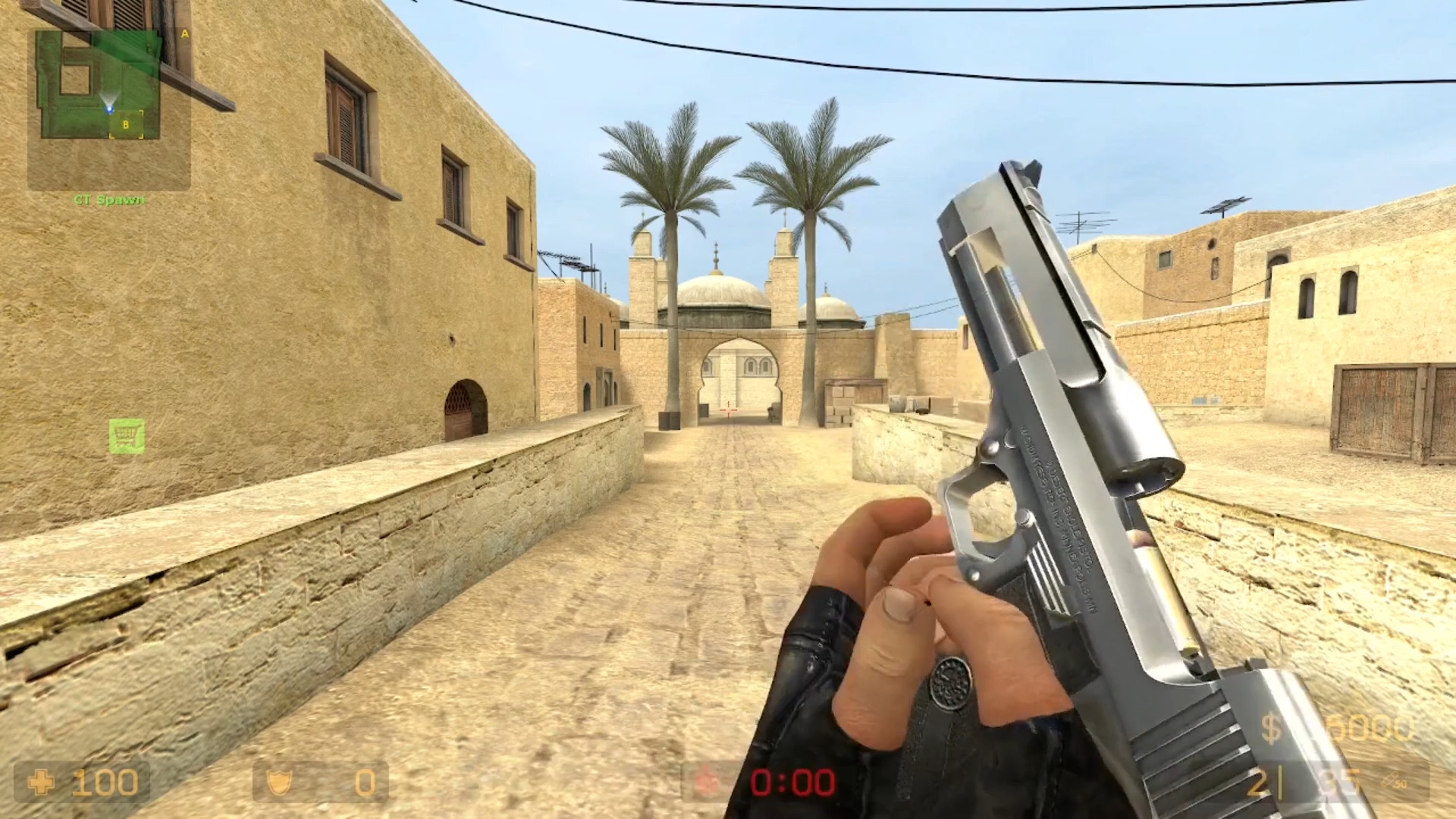Click bombsite B marker on the radar
This screenshot has height=819, width=1456.
click(126, 124)
